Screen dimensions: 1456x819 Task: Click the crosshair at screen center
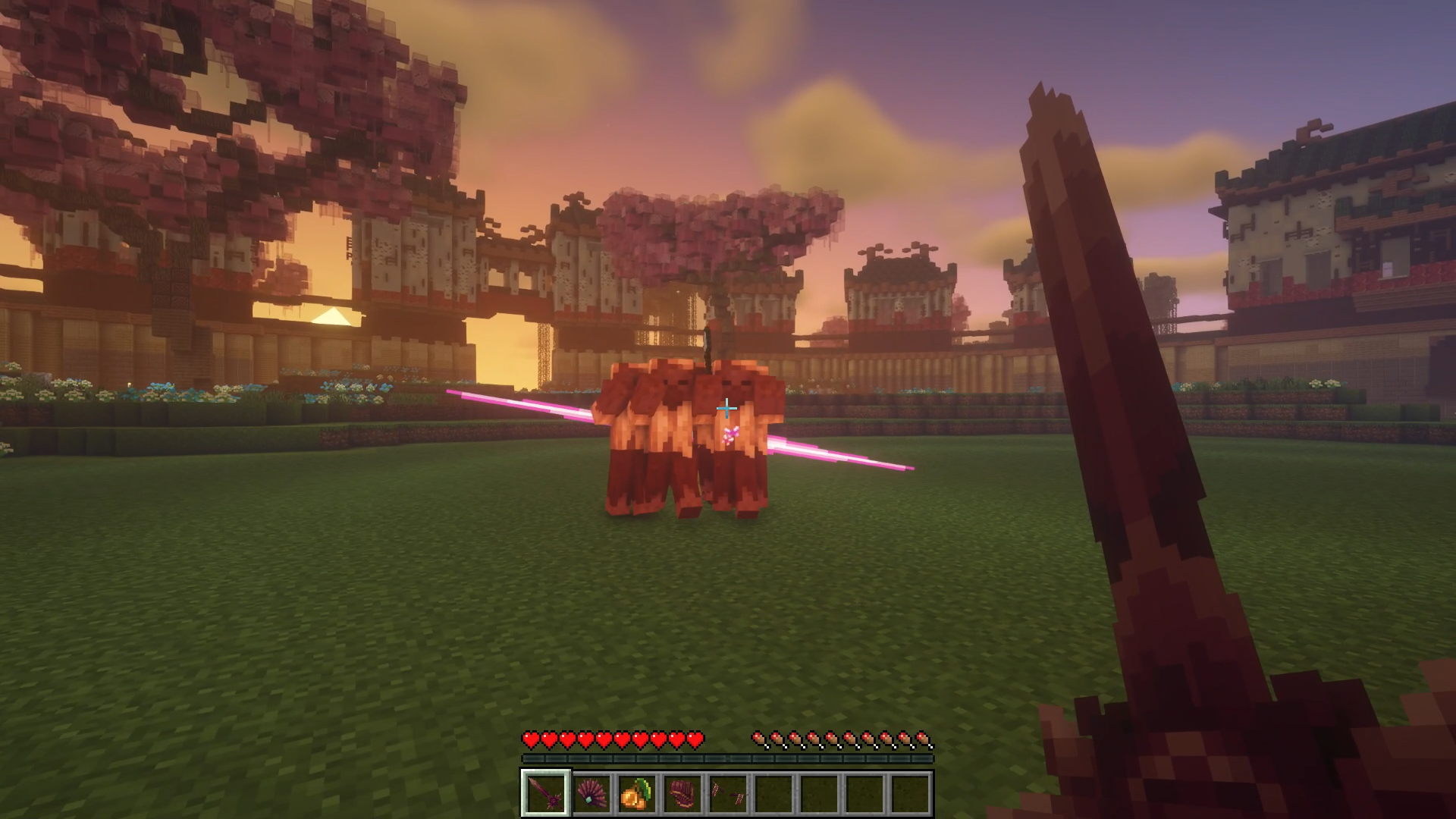pyautogui.click(x=726, y=408)
